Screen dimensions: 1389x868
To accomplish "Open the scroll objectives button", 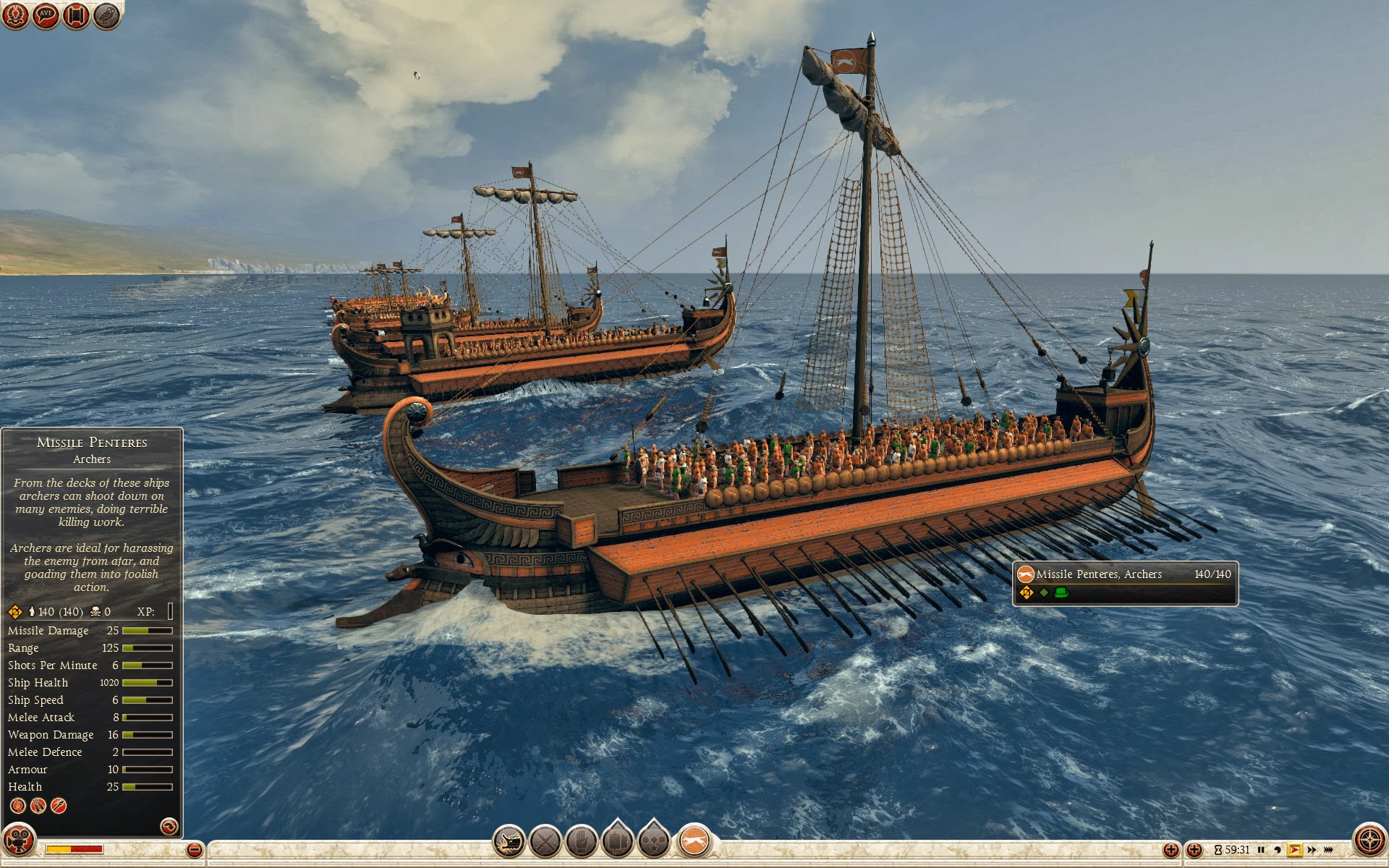I will click(76, 15).
